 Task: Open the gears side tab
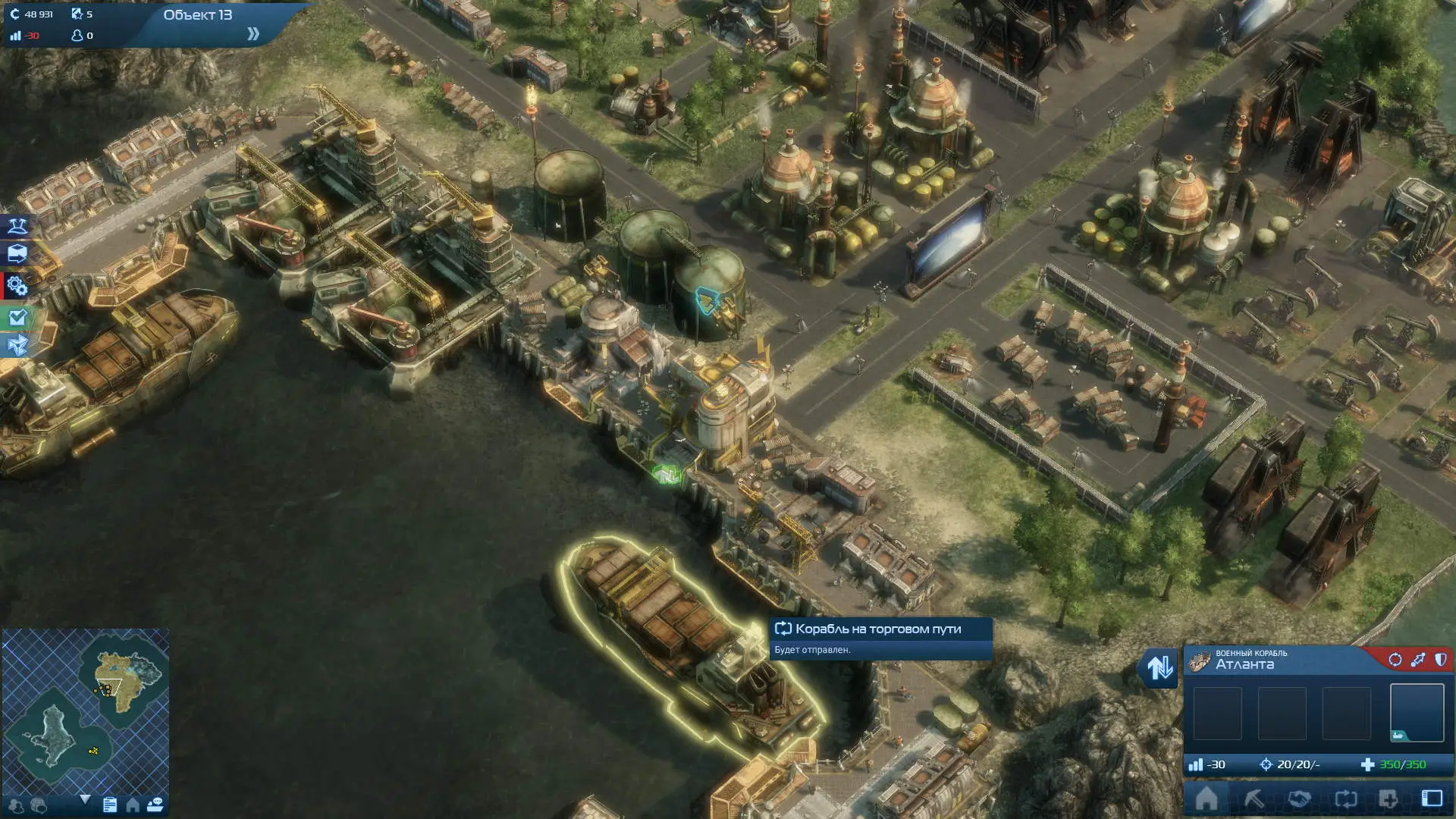click(x=17, y=286)
